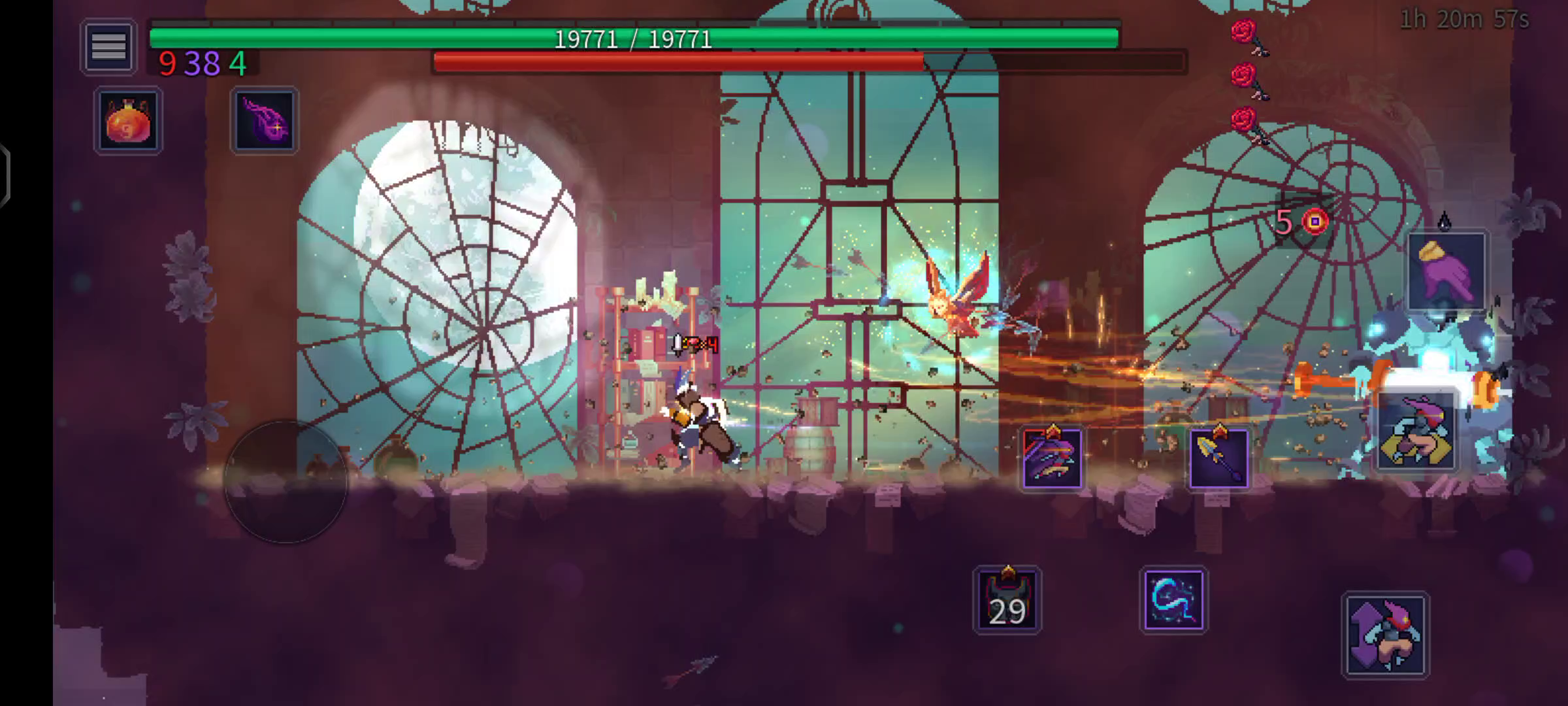Use the golden spear weapon slot
1568x706 pixels.
[x=1218, y=458]
